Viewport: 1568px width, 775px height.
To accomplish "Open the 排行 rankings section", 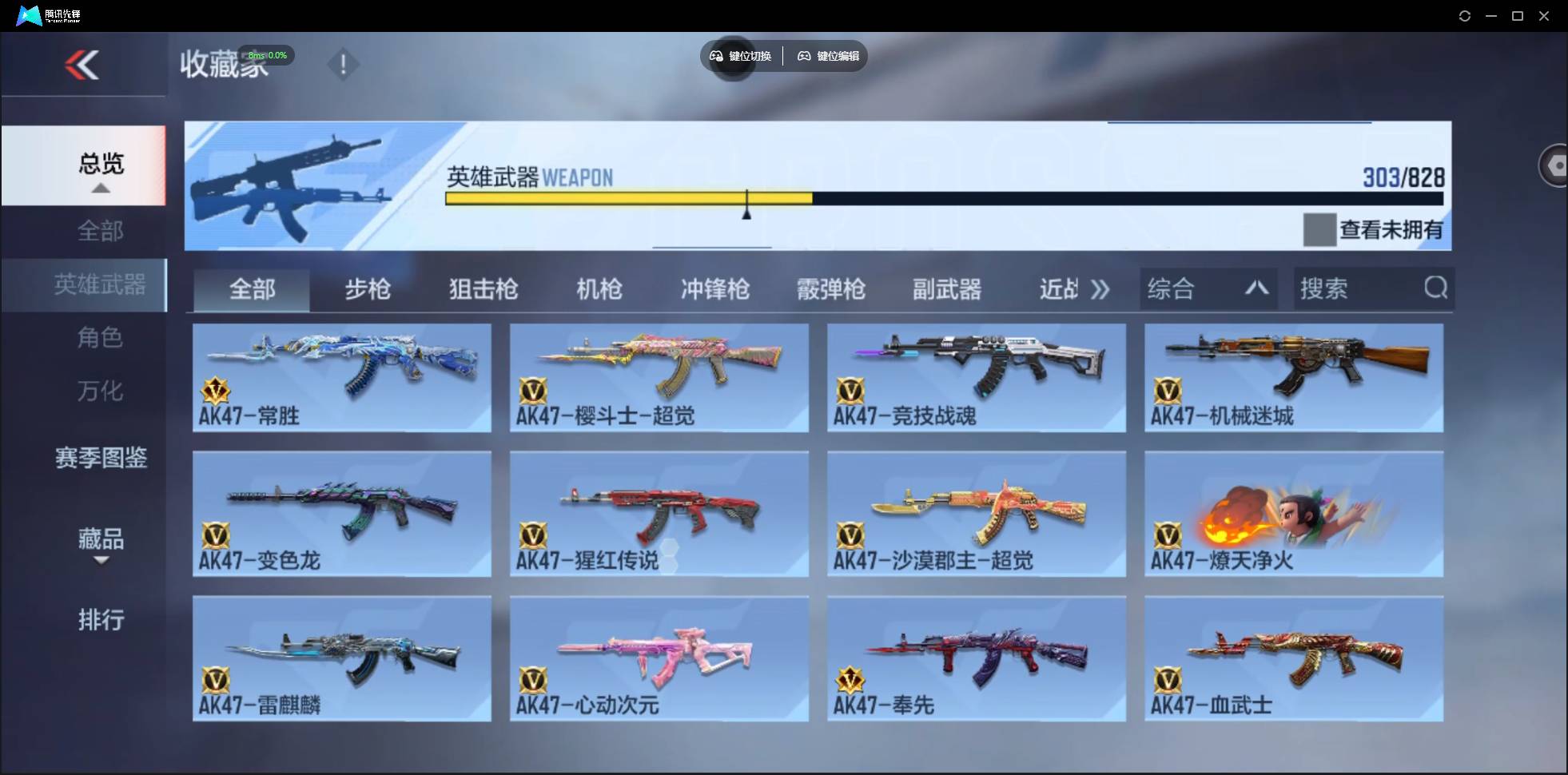I will click(x=101, y=620).
